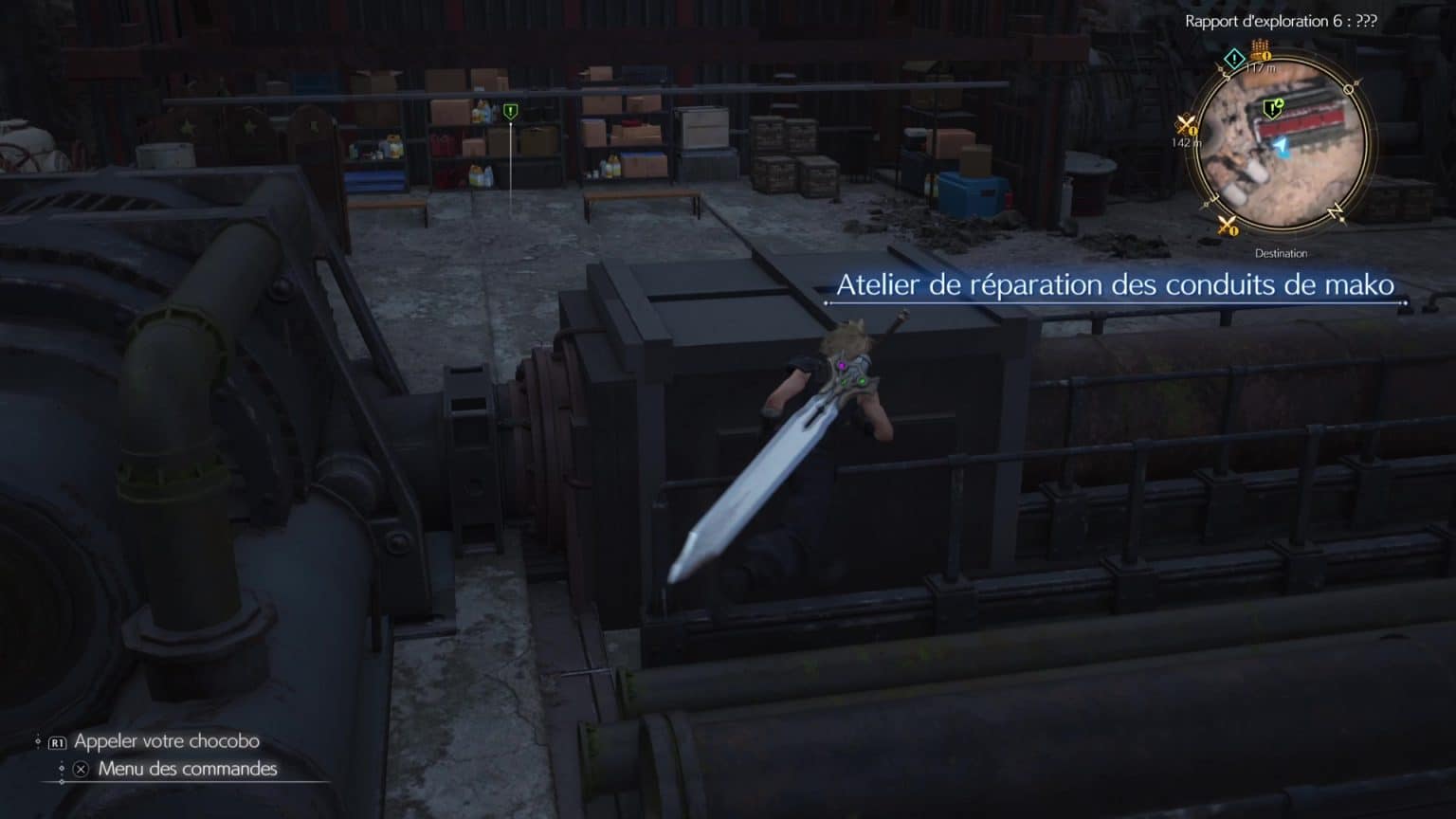Select the purple materia orb on the Buster Sword
Image resolution: width=1456 pixels, height=819 pixels.
click(842, 365)
